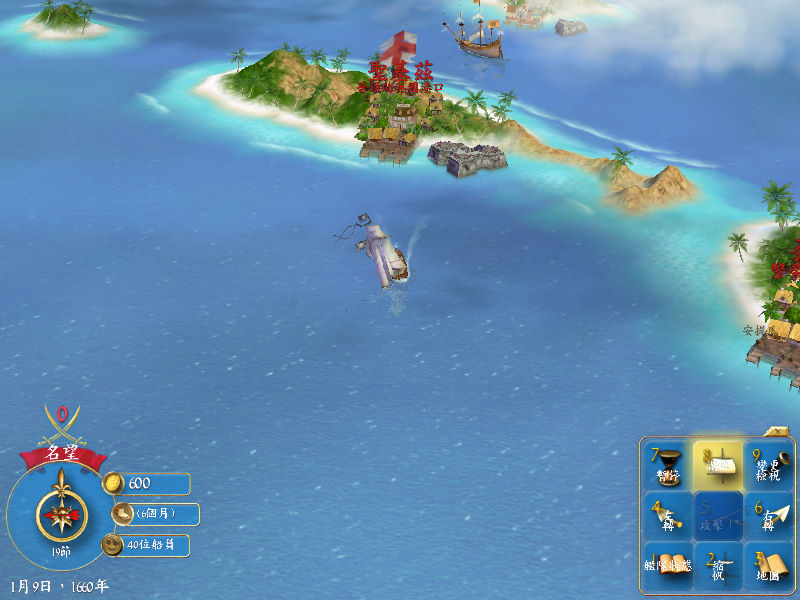Screen dimensions: 800x600
Task: Close the keypad panel with its X tab
Action: pos(777,432)
